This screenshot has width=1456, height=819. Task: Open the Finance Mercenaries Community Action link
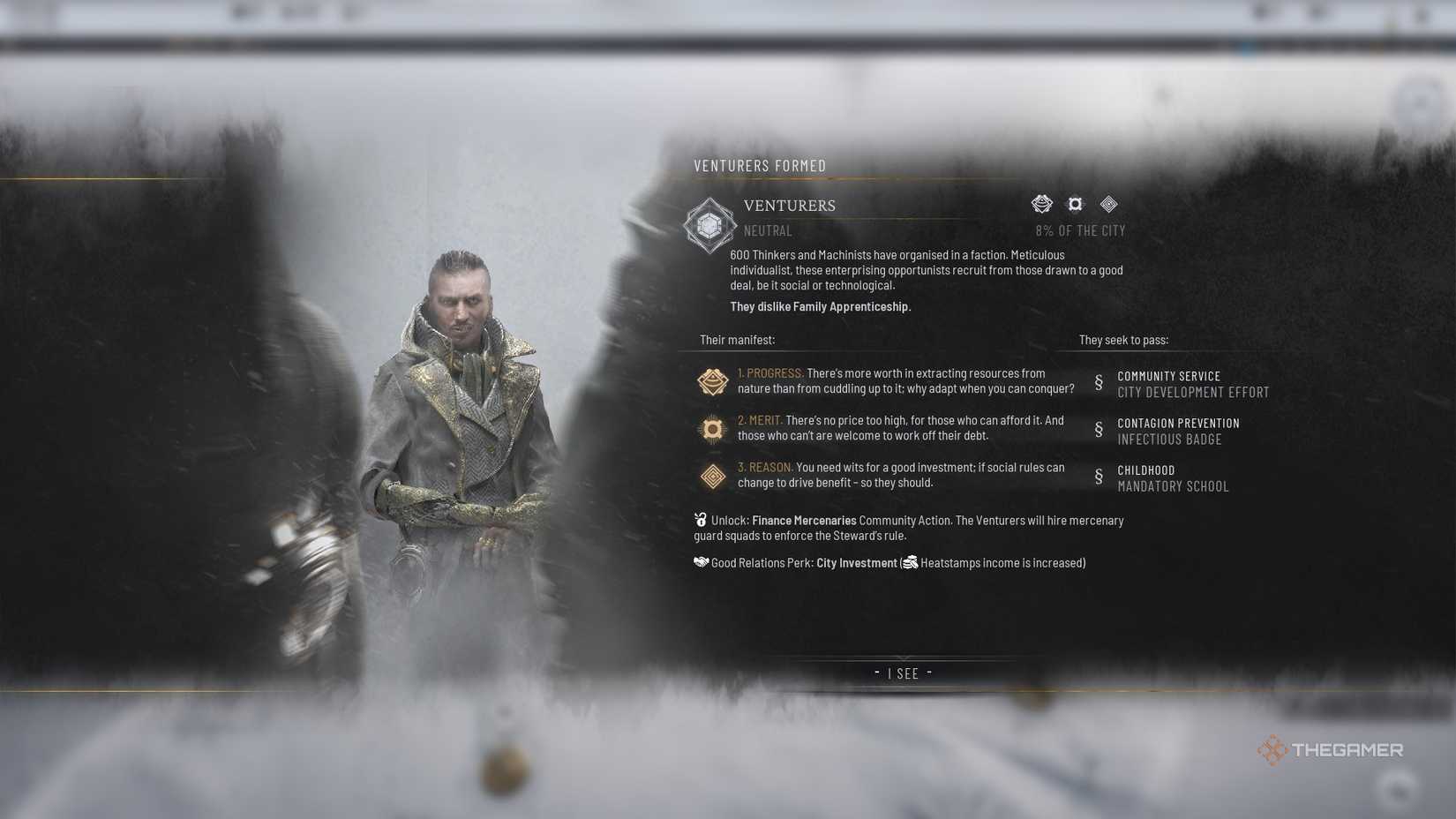coord(803,520)
